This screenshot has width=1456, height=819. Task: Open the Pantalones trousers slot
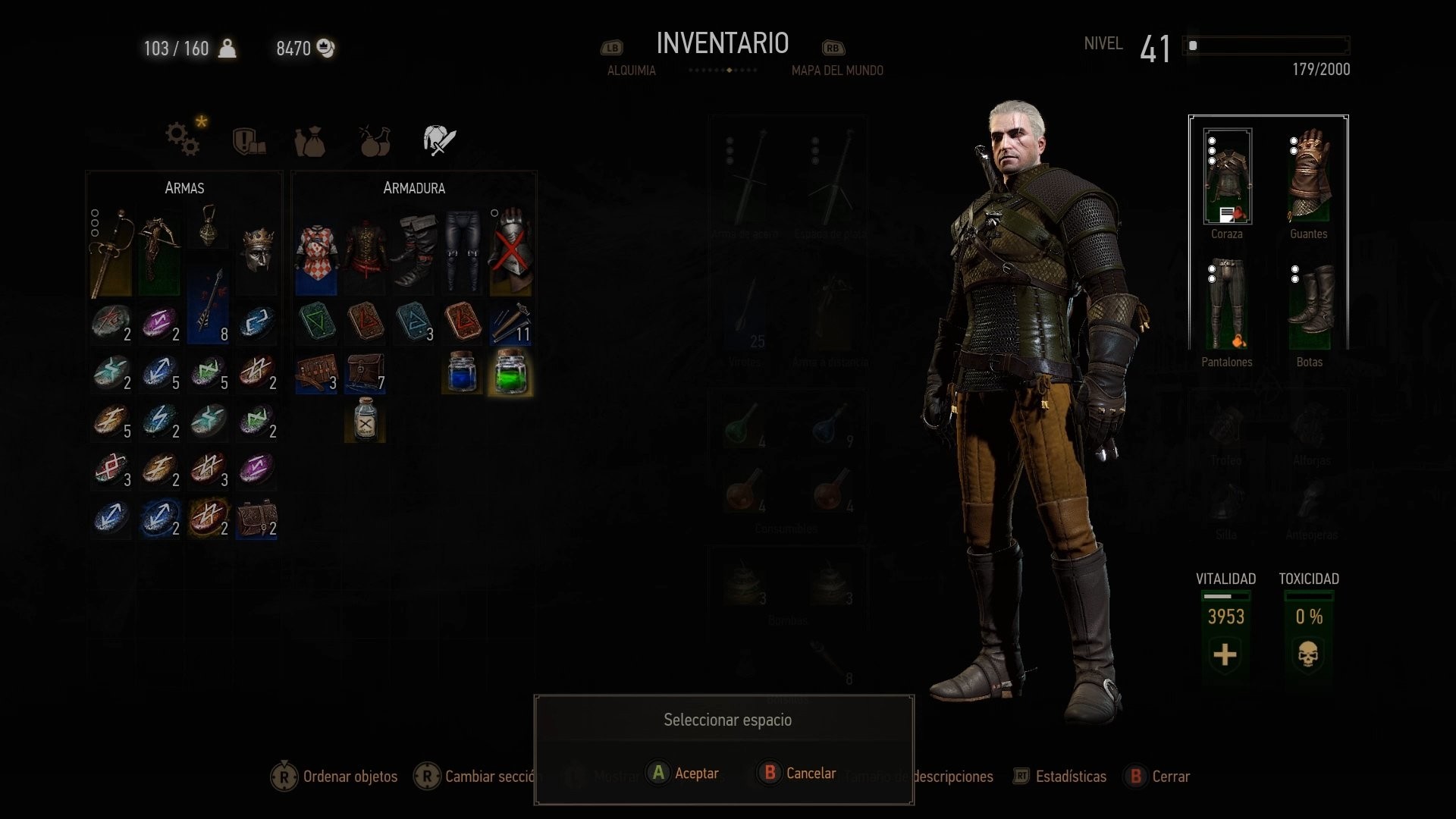pyautogui.click(x=1227, y=303)
